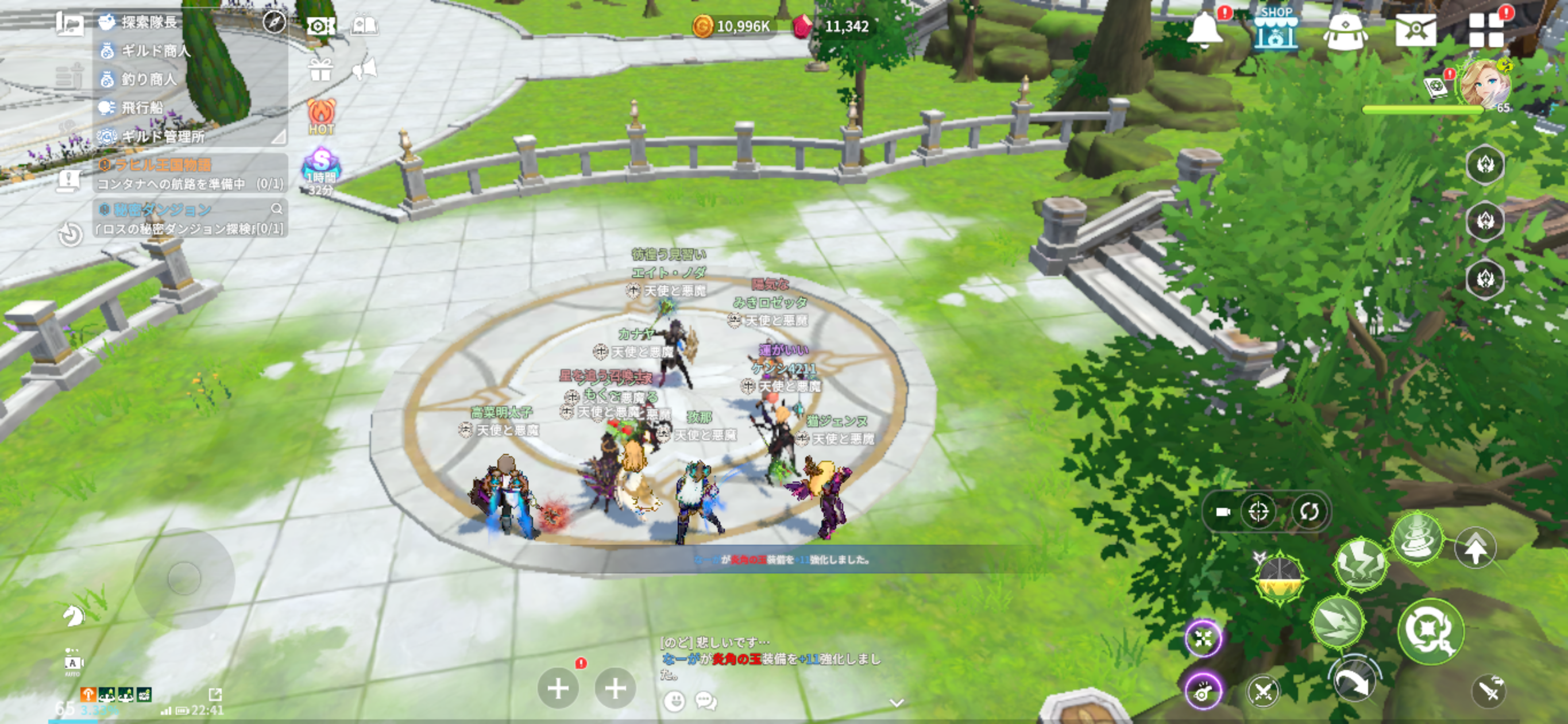Activate the tornado skill icon
The width and height of the screenshot is (1568, 724).
(1417, 539)
